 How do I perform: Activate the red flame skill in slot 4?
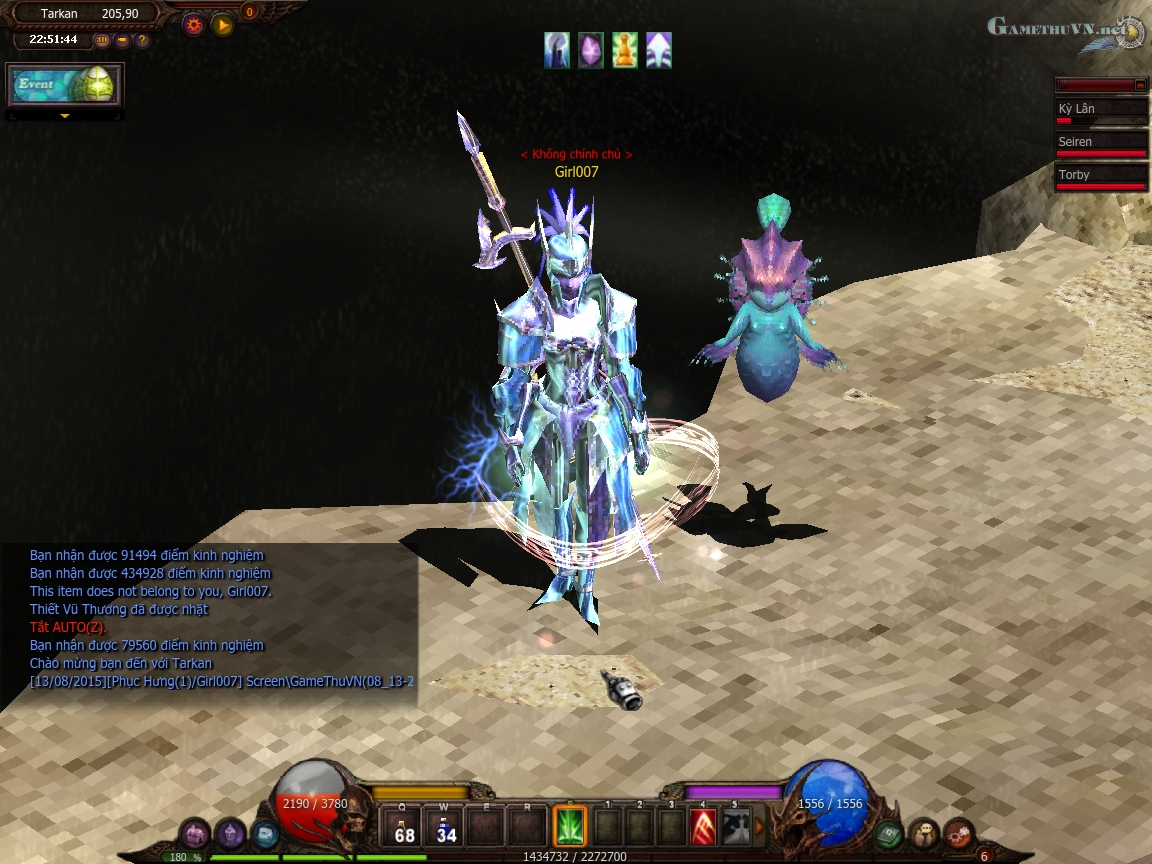tap(703, 827)
